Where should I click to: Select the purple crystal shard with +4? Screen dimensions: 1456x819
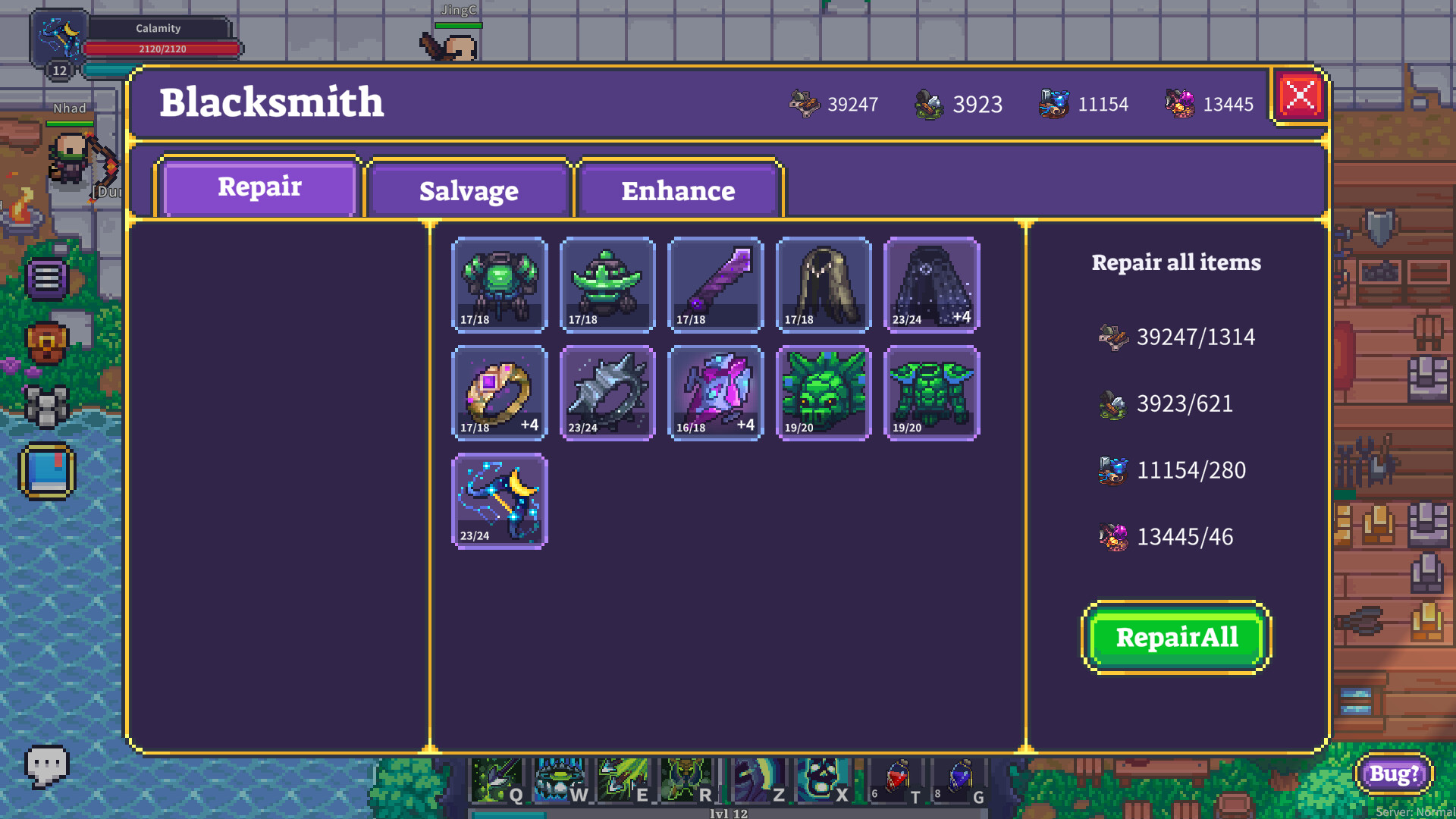714,393
